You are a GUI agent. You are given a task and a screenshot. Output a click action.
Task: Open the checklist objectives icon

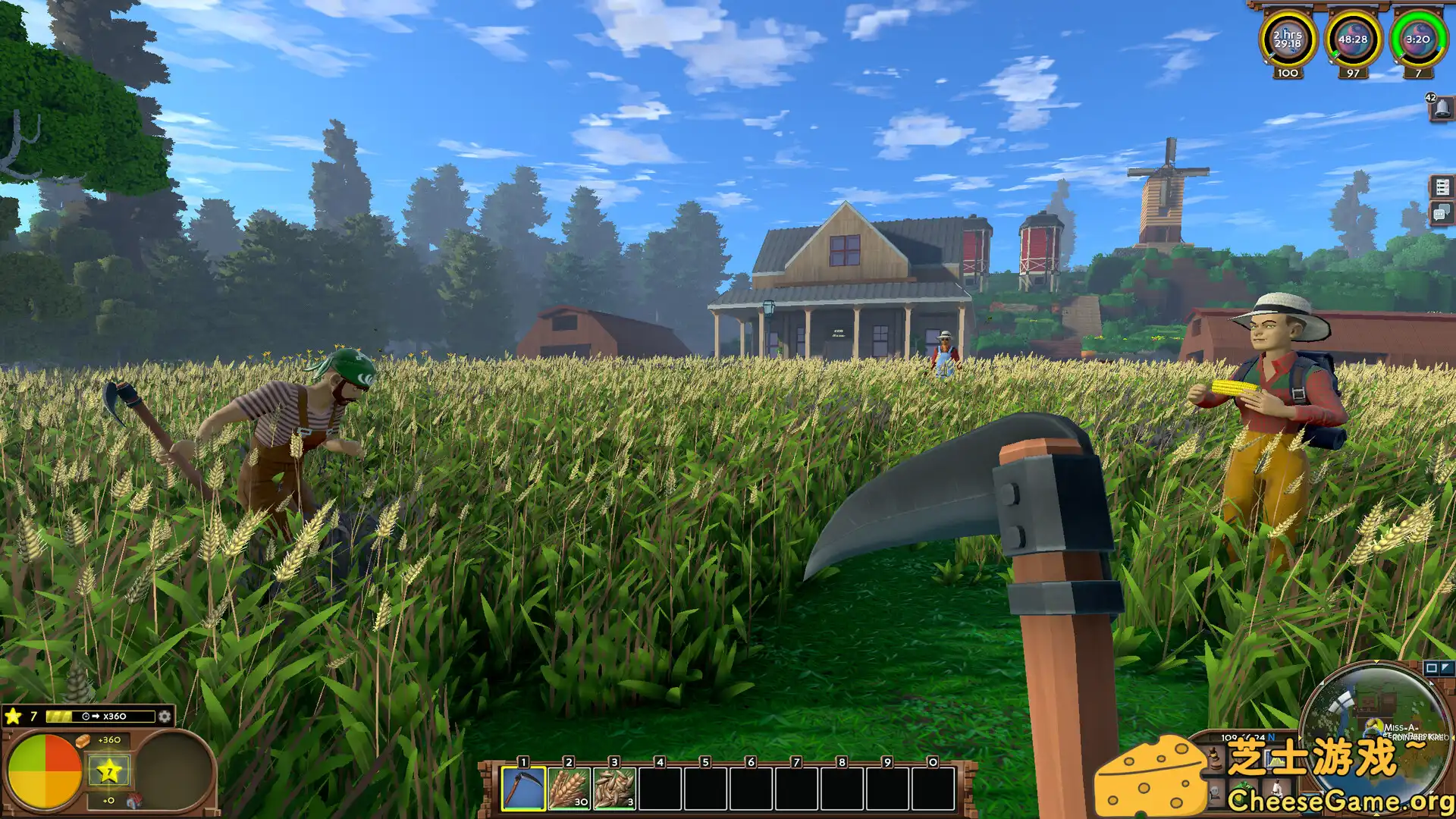point(1442,187)
